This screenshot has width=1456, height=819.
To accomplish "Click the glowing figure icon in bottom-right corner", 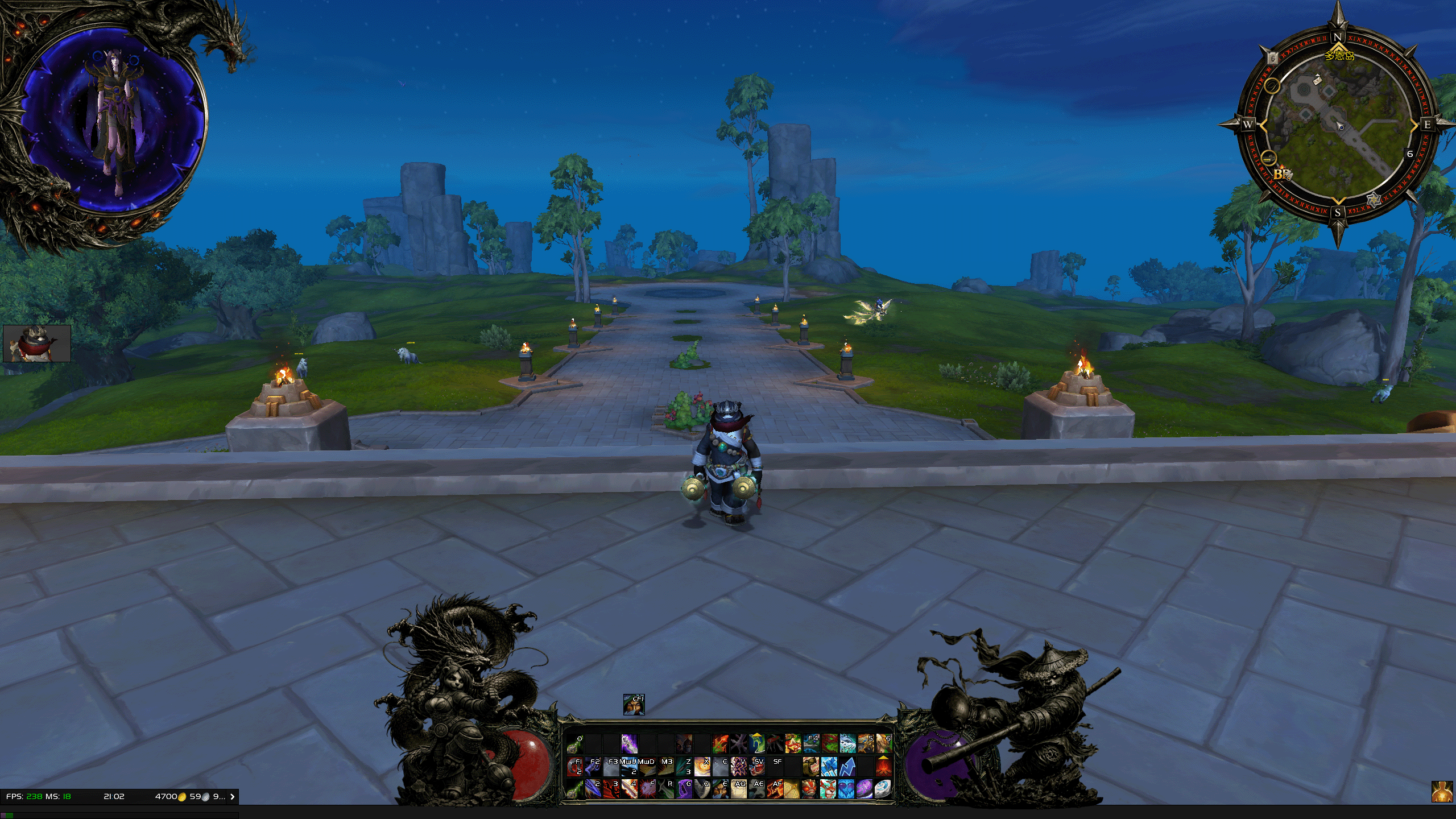I will pyautogui.click(x=1442, y=791).
